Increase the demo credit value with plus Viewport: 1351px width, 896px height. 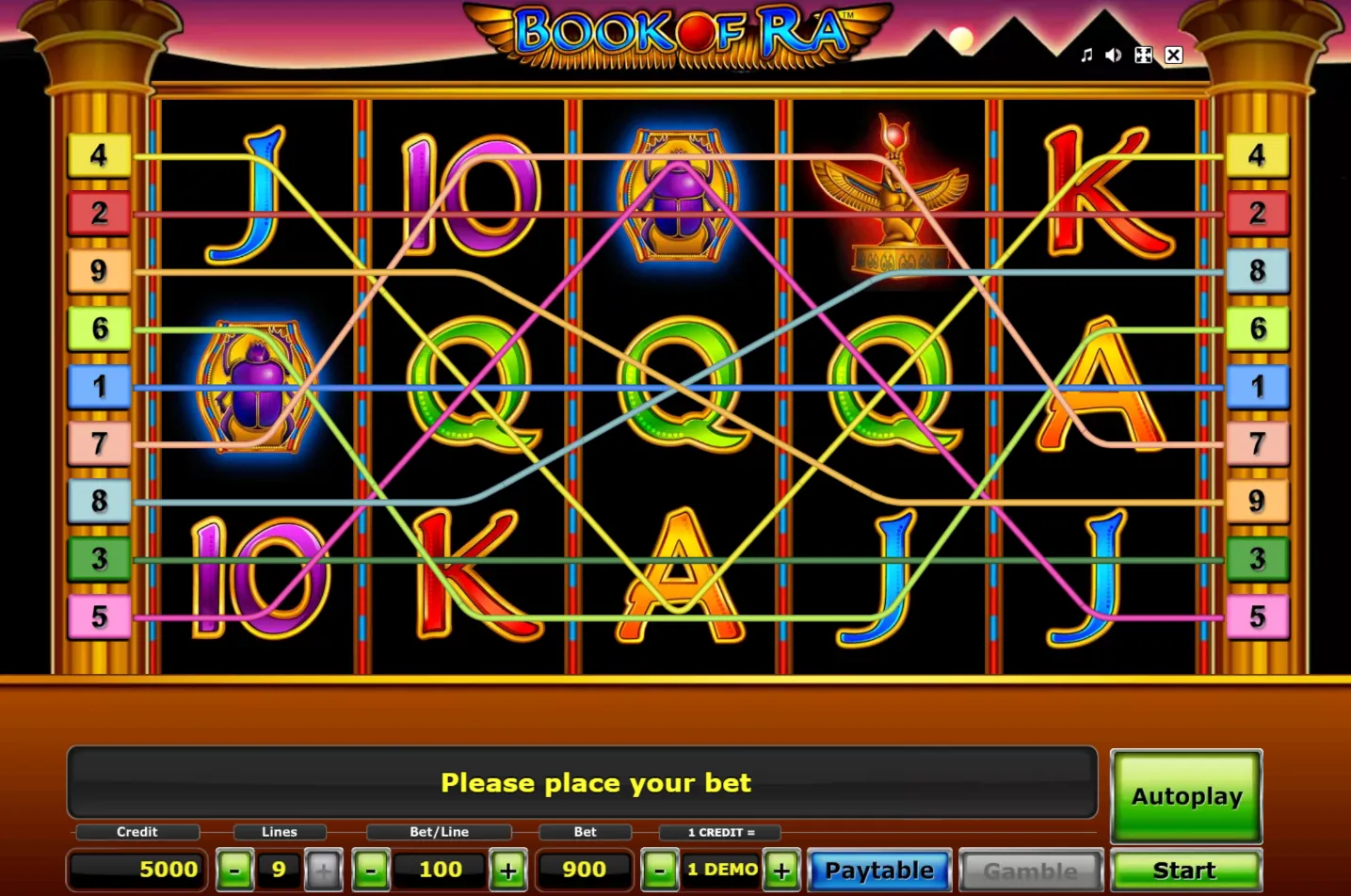click(780, 870)
